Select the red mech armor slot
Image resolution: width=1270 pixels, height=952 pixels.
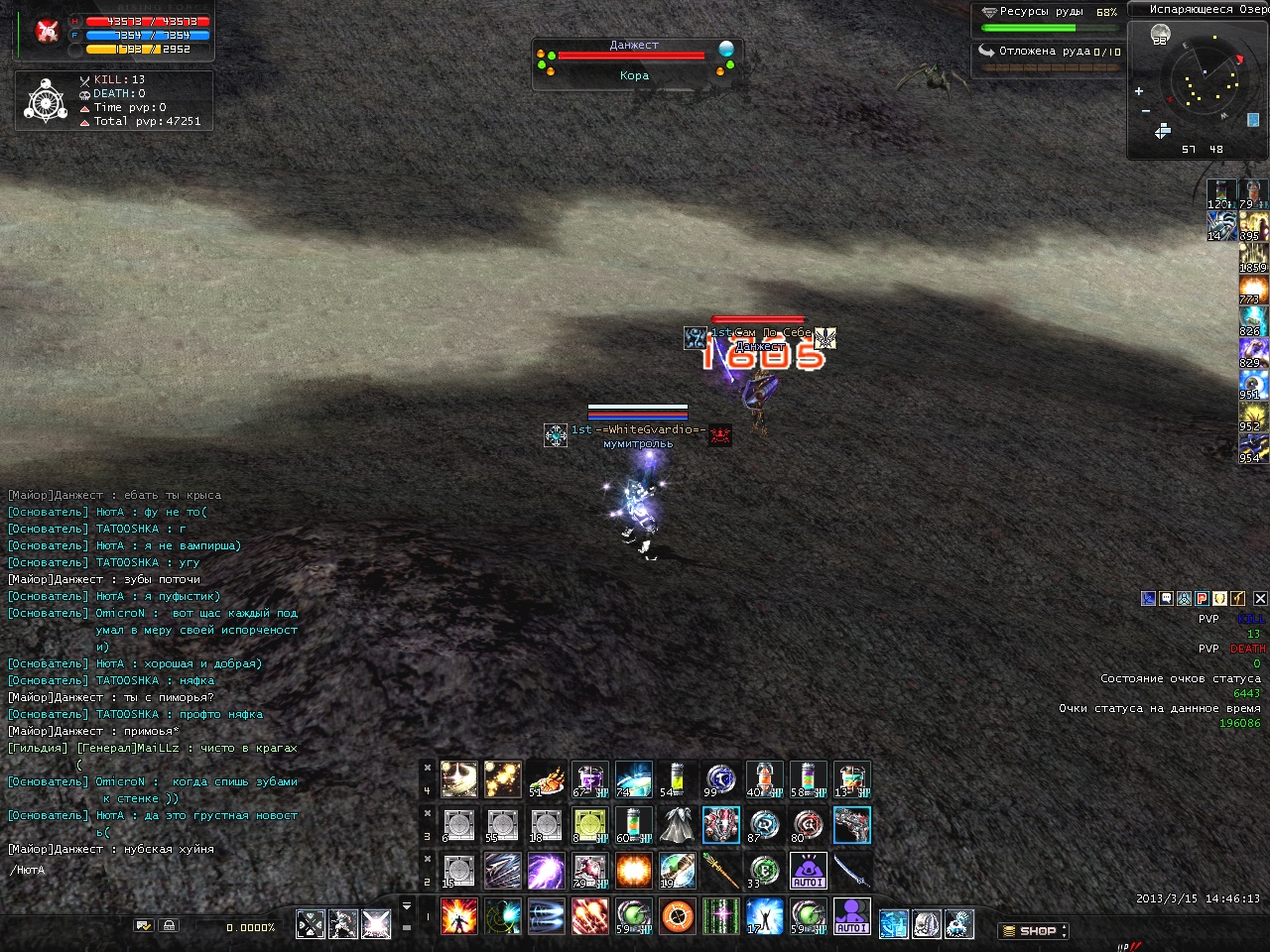[x=721, y=825]
